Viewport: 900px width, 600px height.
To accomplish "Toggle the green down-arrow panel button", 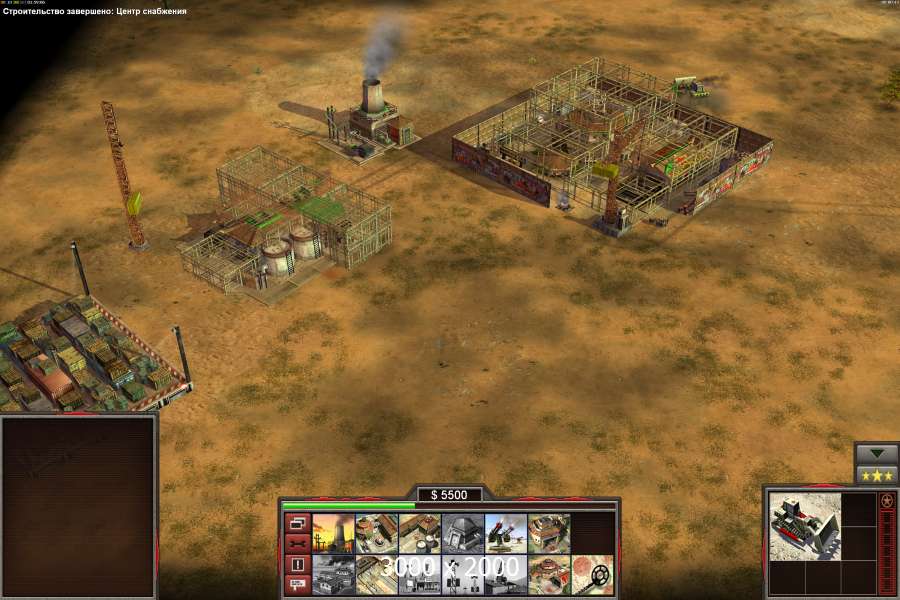I will click(877, 453).
